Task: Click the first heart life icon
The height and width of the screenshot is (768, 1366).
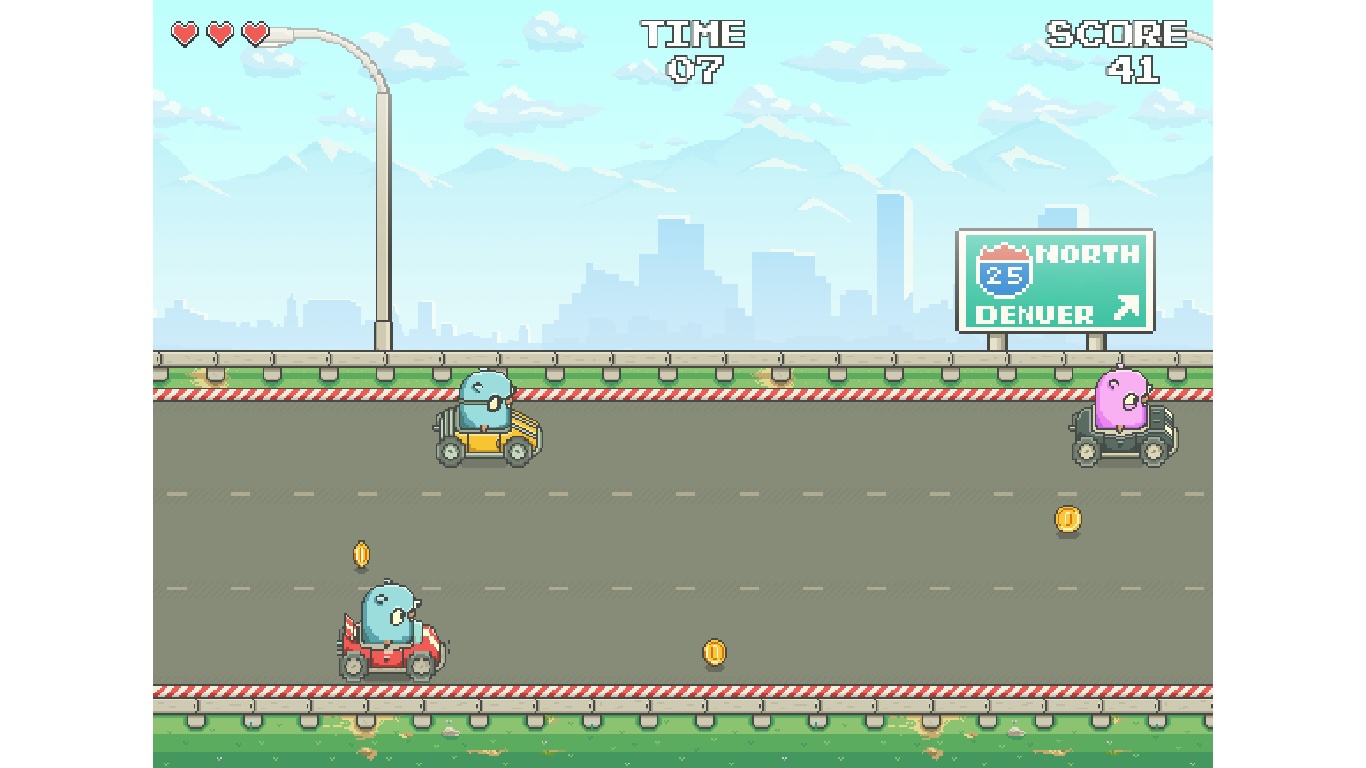Action: point(184,33)
